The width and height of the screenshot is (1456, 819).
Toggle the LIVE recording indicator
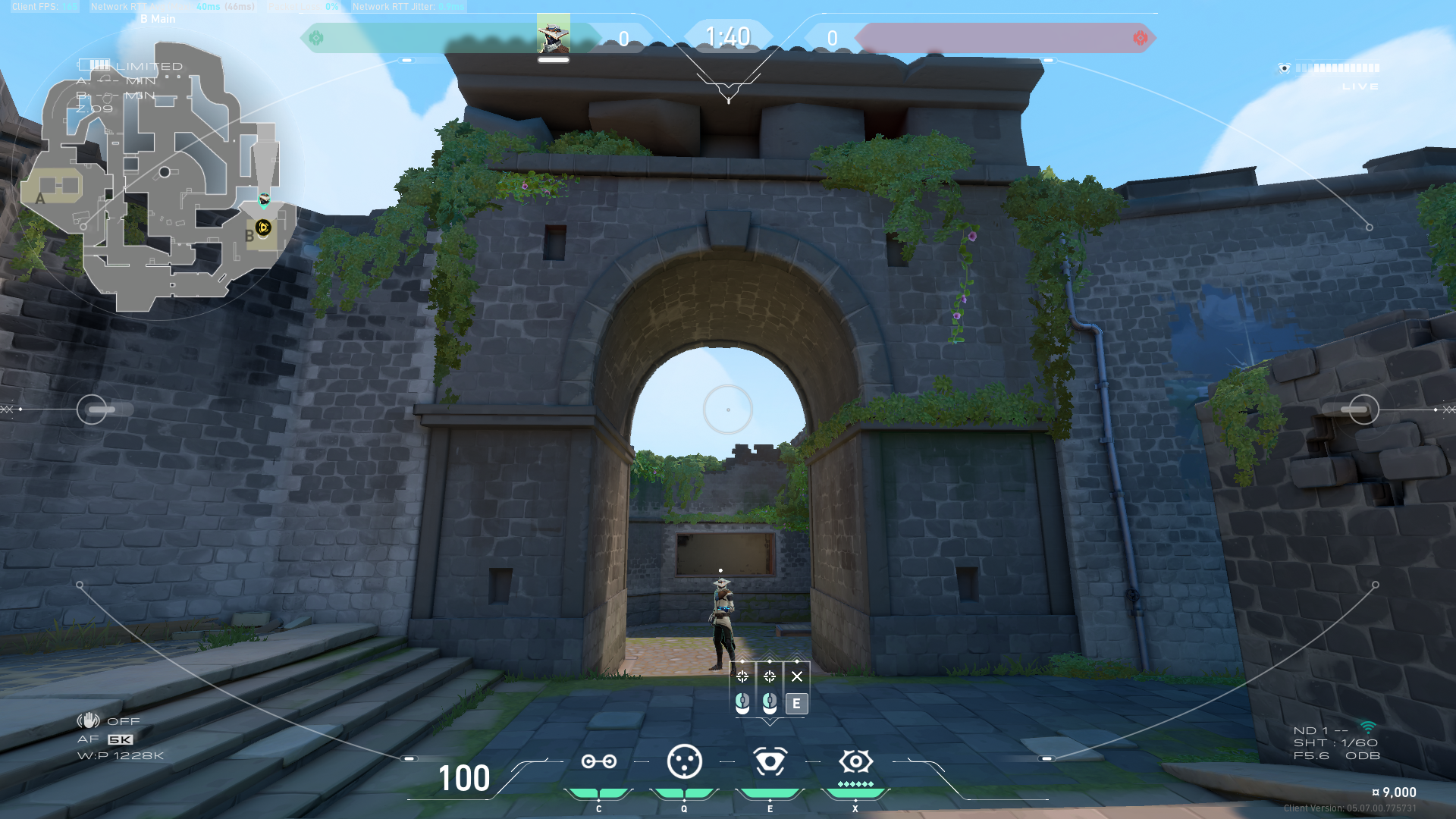point(1362,86)
